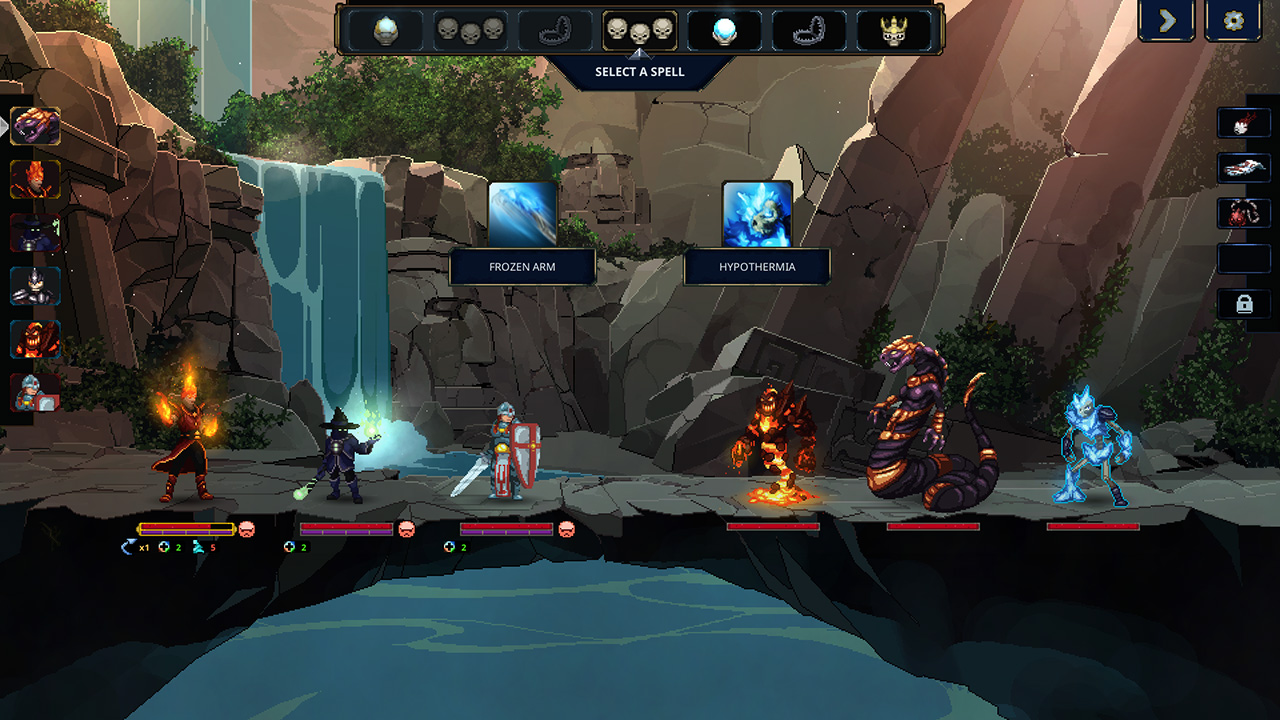Click the glowing blue orb stage node
The image size is (1280, 720).
724,30
